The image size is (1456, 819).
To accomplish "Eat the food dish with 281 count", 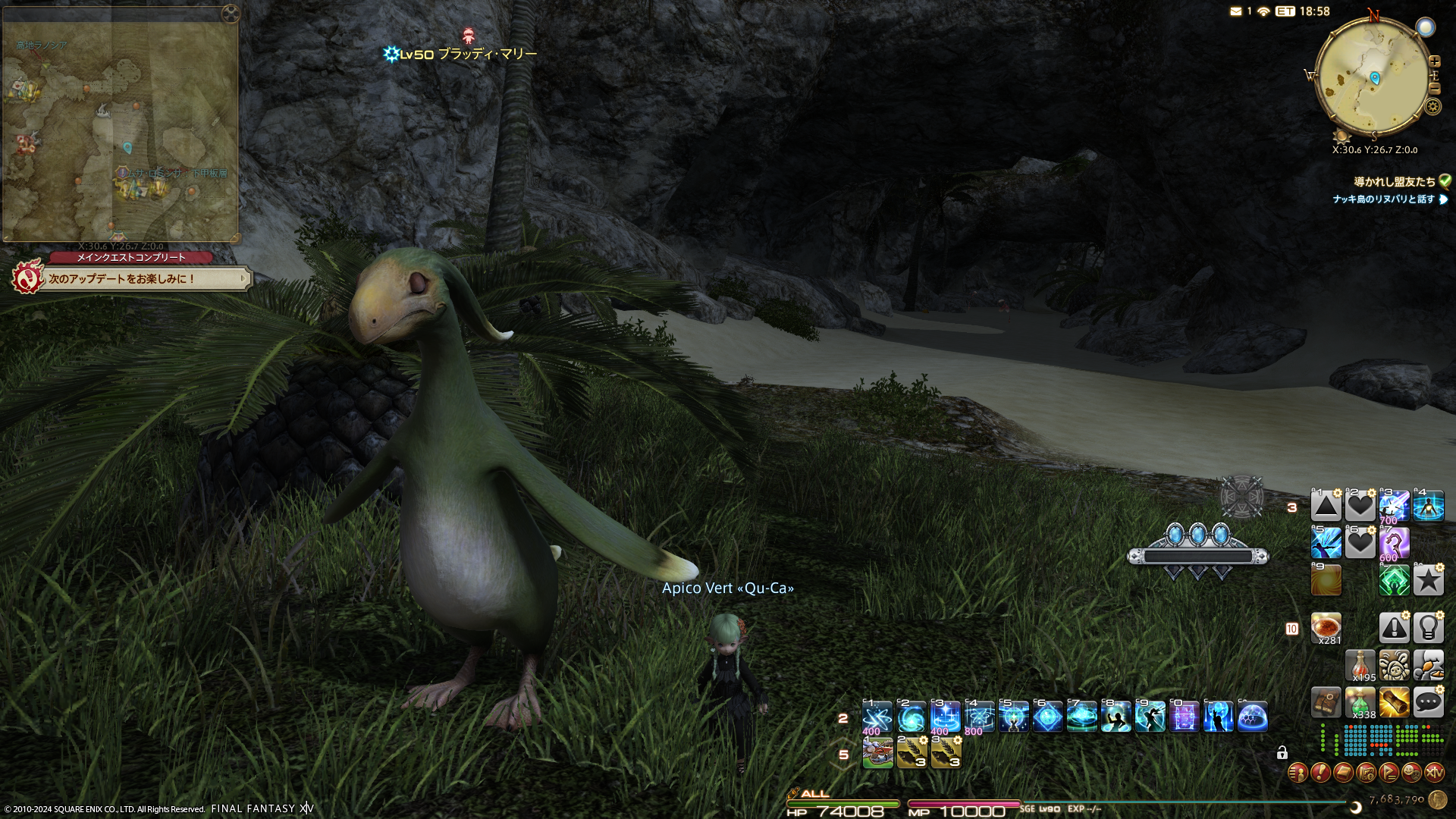I will pyautogui.click(x=1326, y=628).
